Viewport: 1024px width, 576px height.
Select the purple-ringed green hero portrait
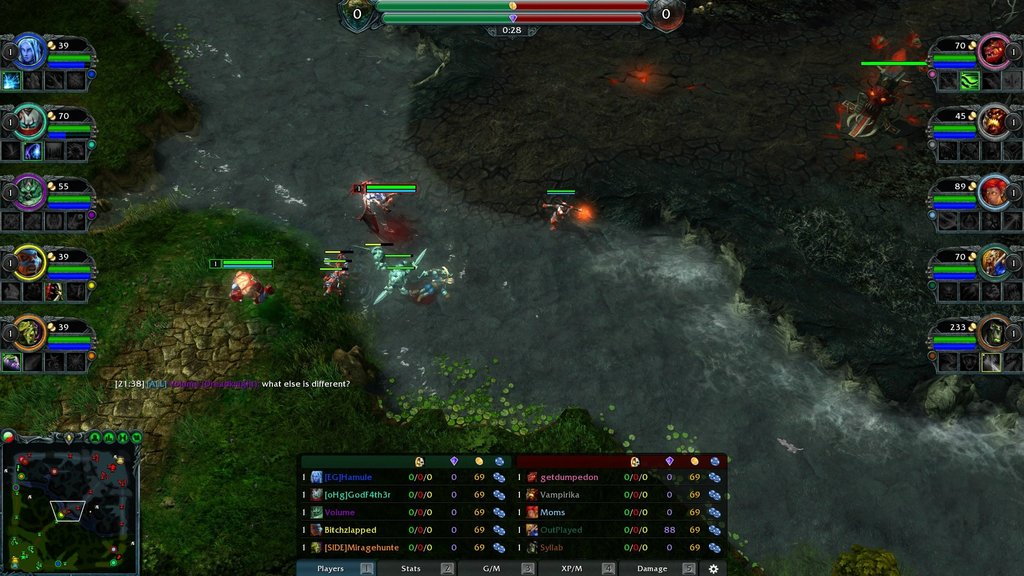click(31, 190)
